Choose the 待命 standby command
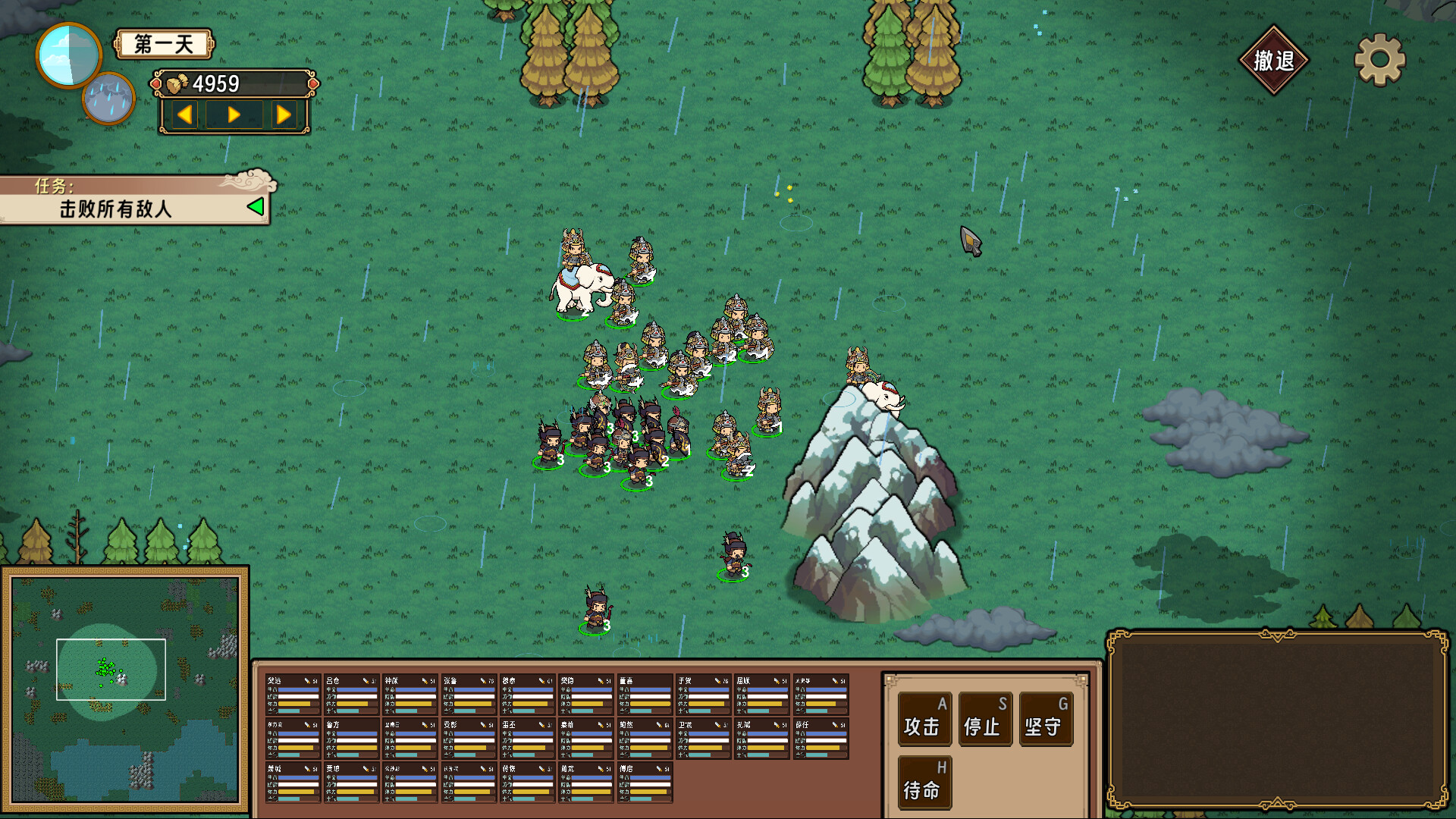Viewport: 1456px width, 819px height. click(924, 783)
